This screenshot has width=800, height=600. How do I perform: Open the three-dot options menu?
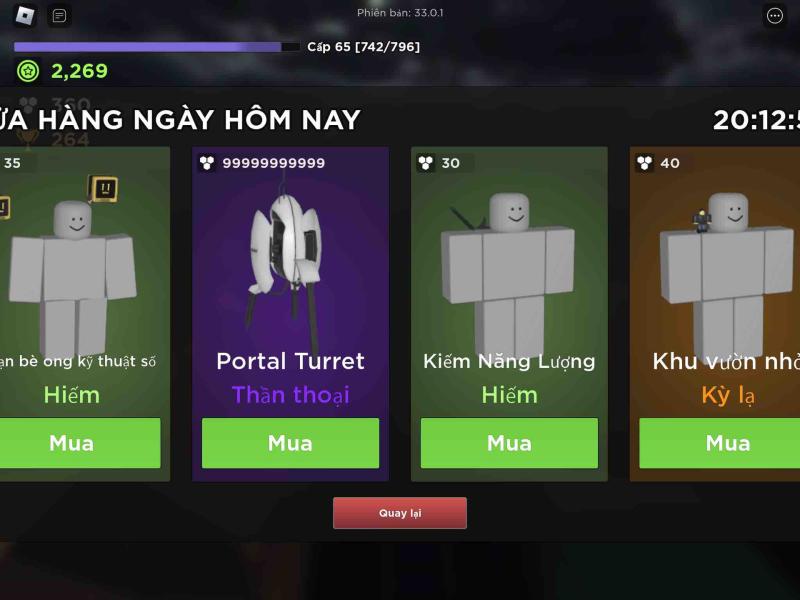click(x=774, y=16)
